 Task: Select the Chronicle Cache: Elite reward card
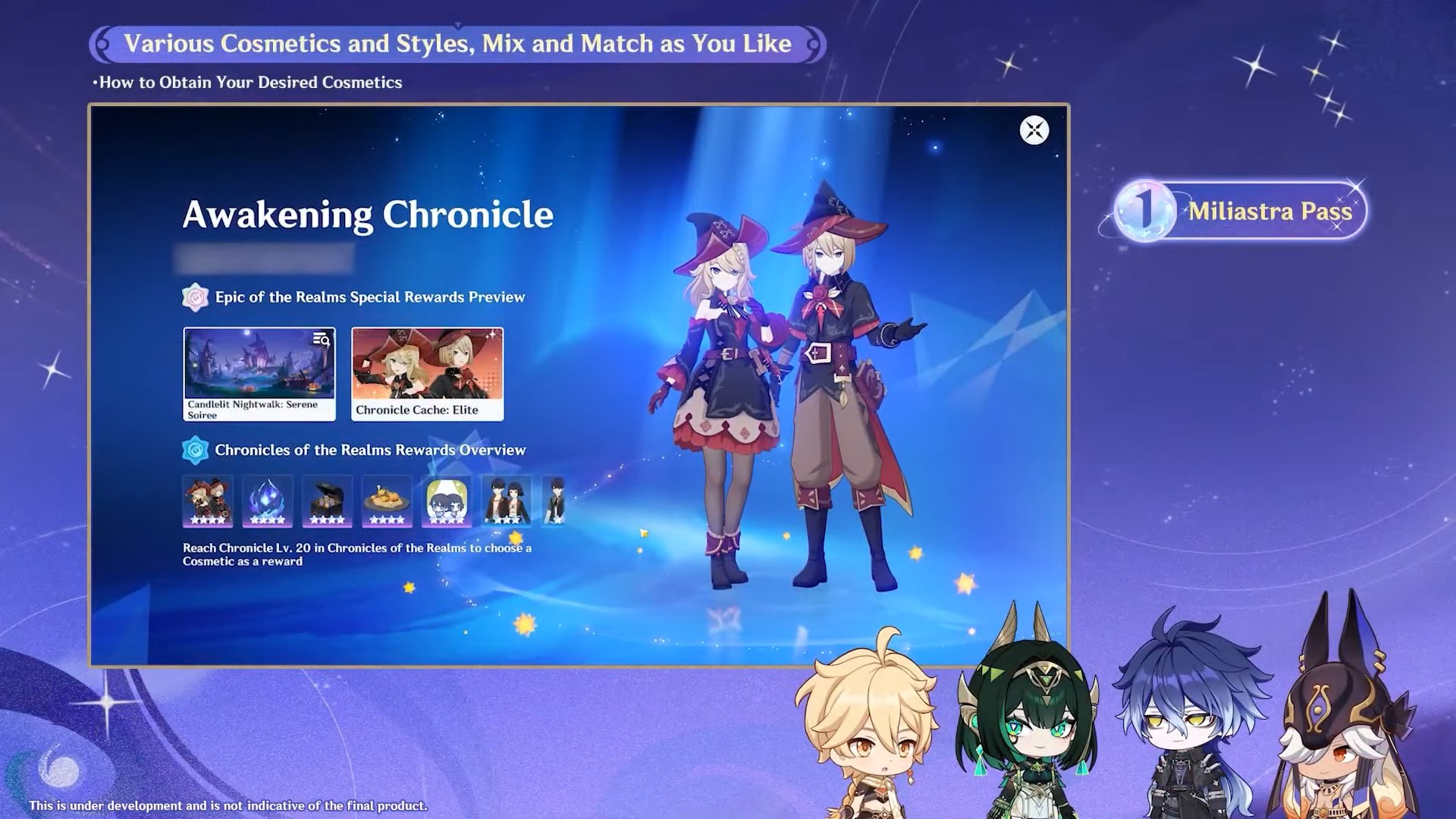tap(427, 373)
